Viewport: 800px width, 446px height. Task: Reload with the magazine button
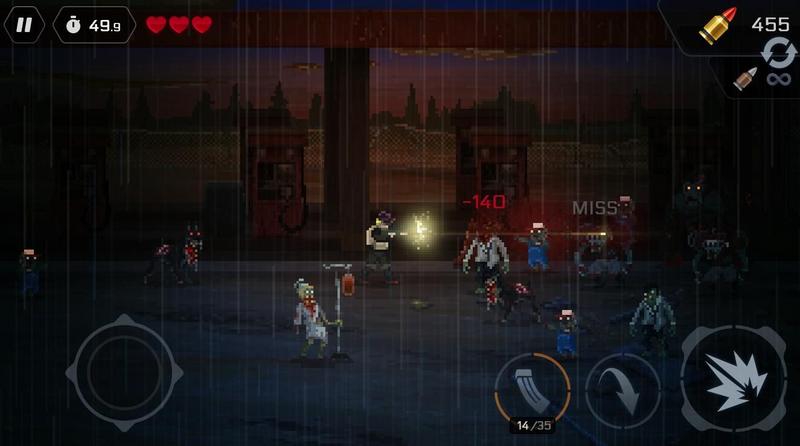tap(532, 387)
